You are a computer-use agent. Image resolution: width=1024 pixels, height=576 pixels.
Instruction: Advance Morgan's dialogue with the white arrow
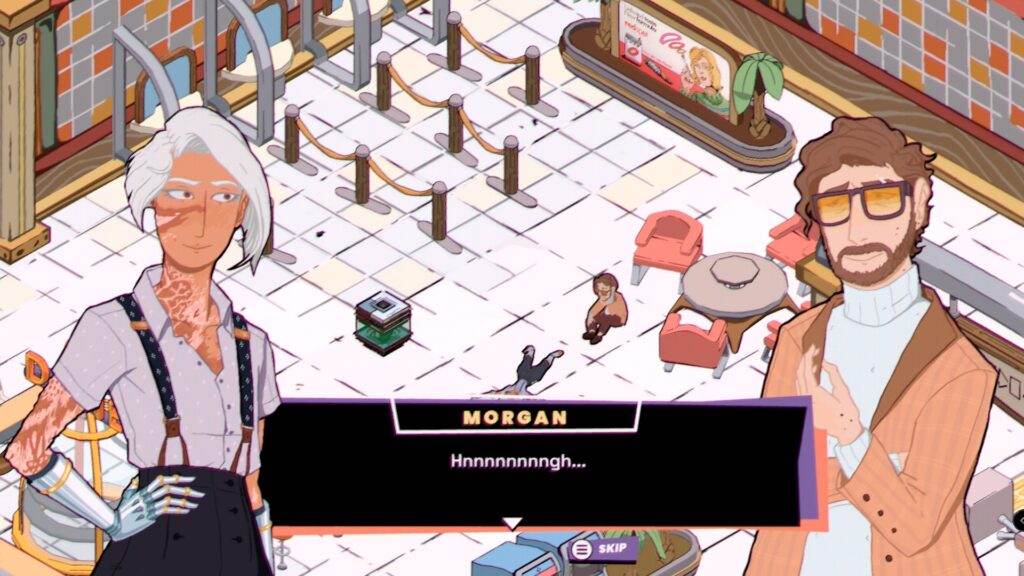(512, 523)
